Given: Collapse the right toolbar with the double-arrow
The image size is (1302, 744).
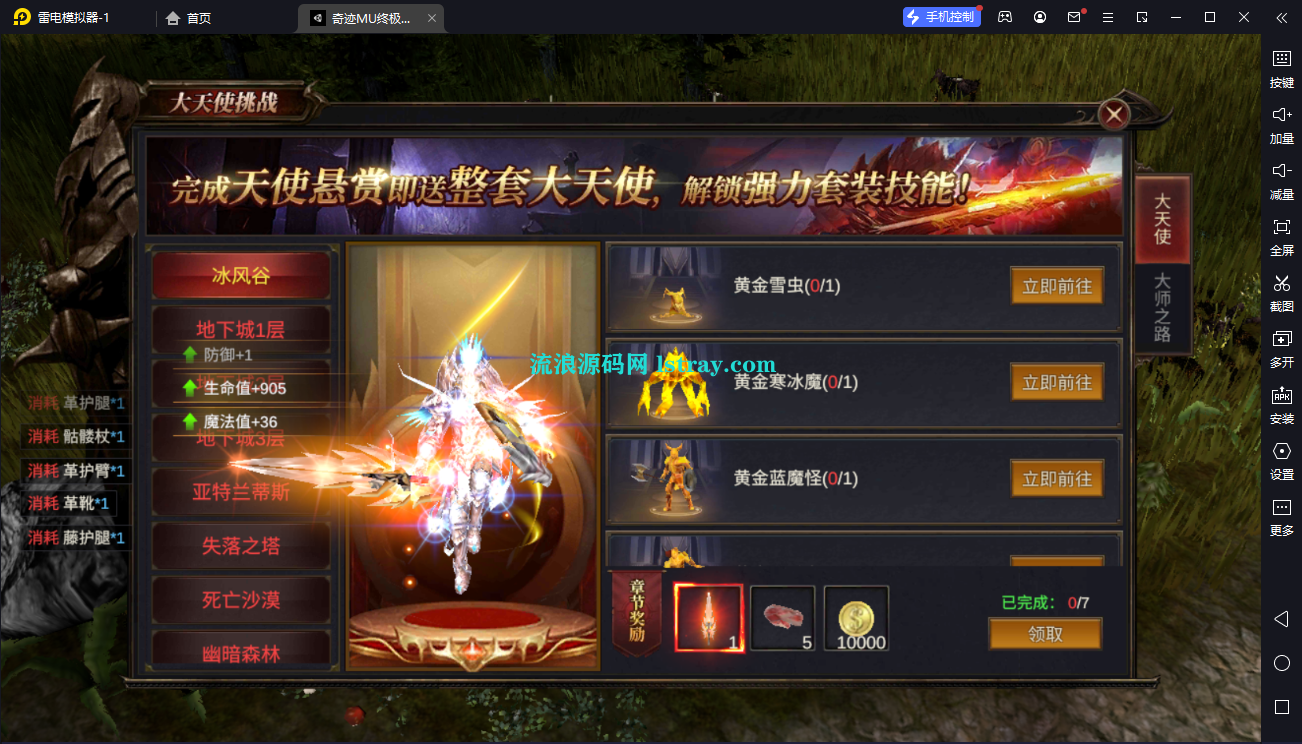Looking at the screenshot, I should click(1281, 17).
